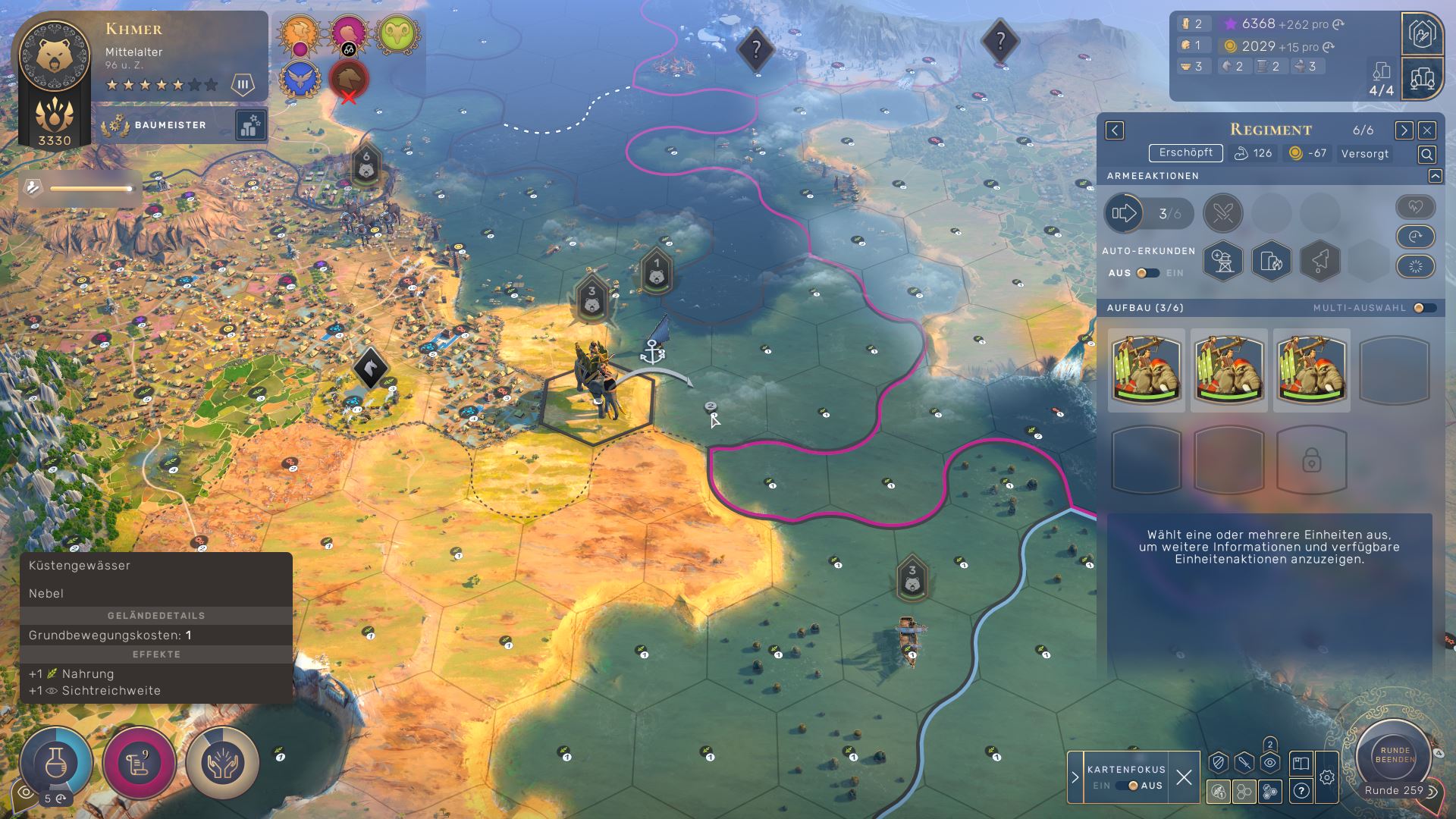
Task: Click the magnifying glass in the Regiment panel
Action: (x=1426, y=155)
